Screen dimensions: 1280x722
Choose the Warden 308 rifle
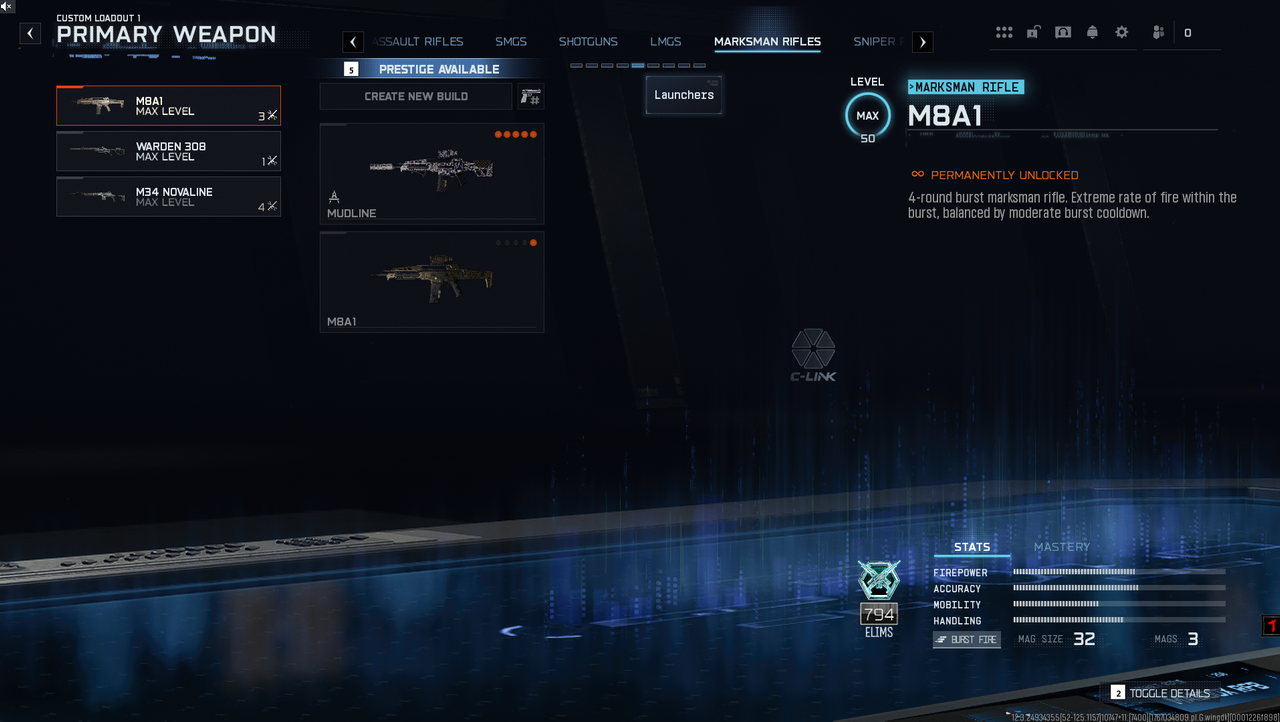168,151
